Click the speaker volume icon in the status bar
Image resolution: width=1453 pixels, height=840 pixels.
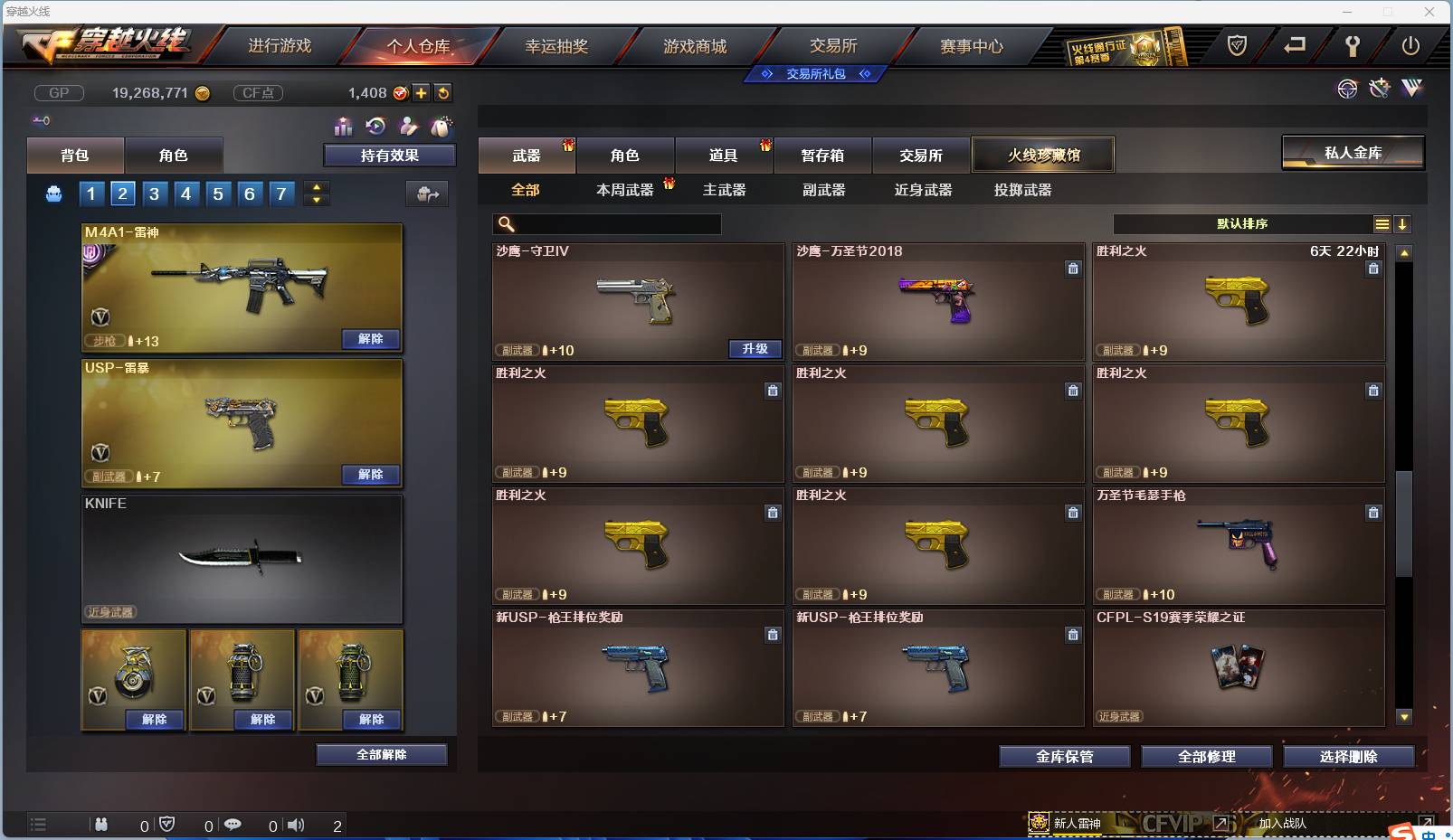coord(295,825)
